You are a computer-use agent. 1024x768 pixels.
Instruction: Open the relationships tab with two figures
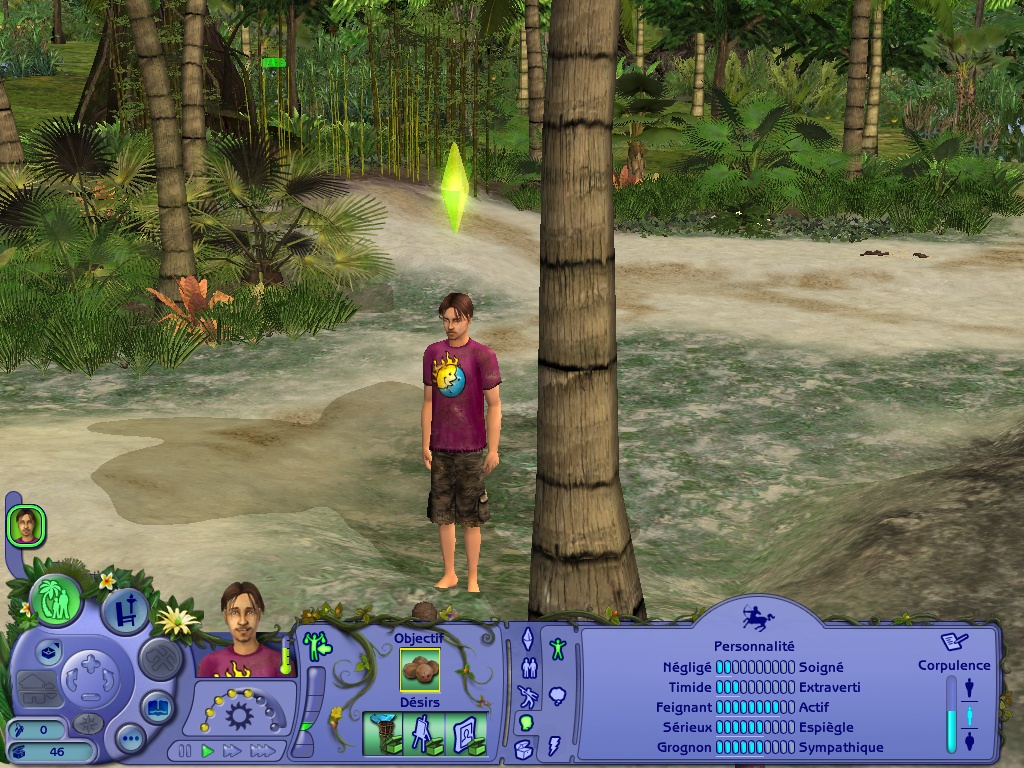528,669
